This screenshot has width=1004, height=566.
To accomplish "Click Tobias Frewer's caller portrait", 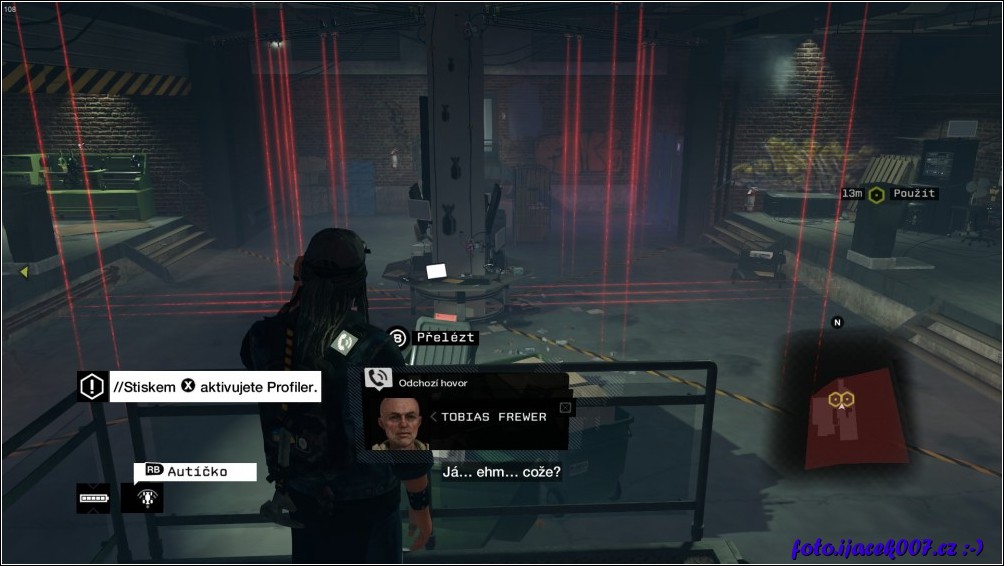I will tap(397, 422).
